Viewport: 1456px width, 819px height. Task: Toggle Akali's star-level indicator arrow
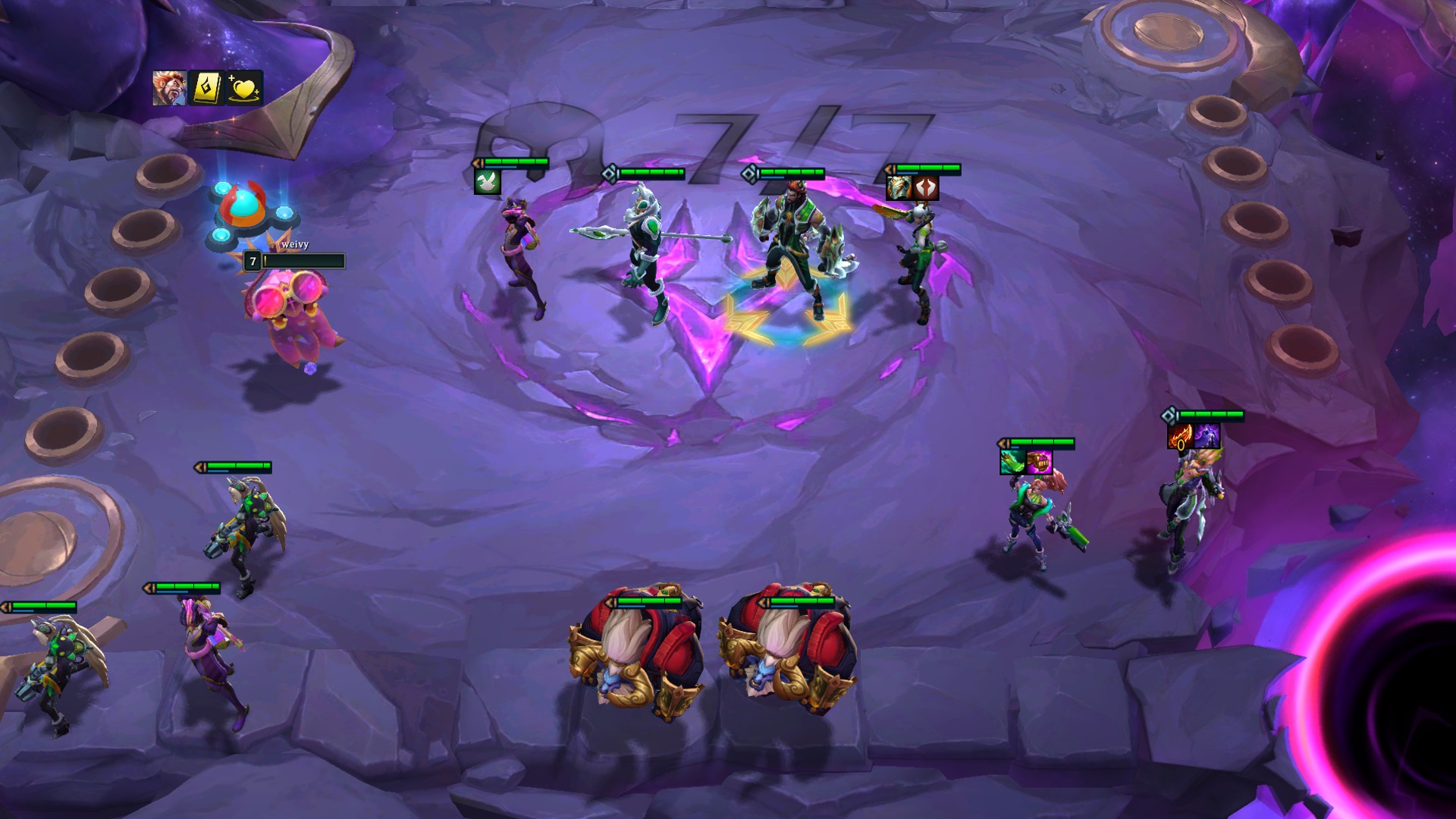pyautogui.click(x=476, y=162)
